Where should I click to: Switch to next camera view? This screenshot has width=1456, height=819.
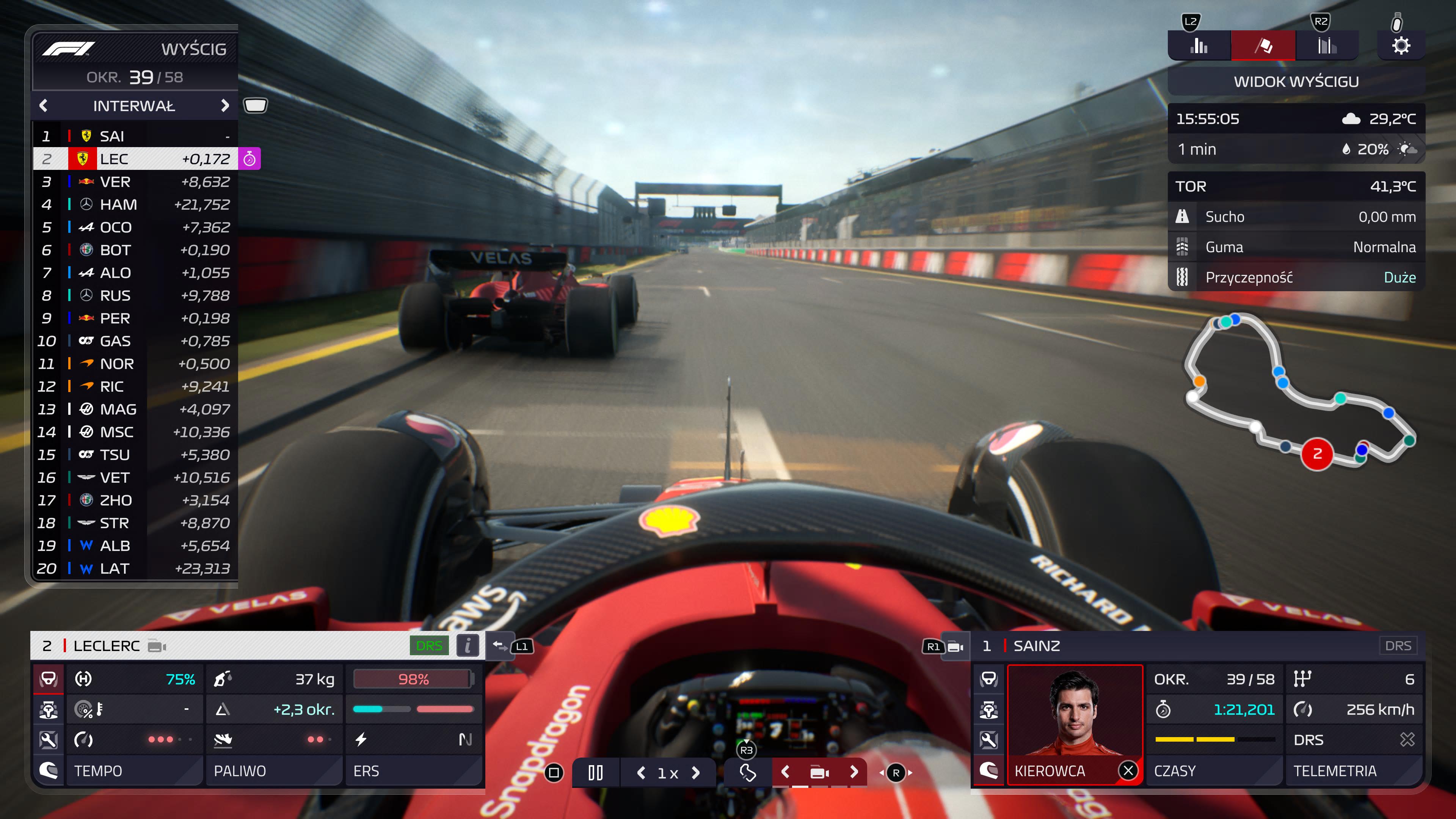pyautogui.click(x=854, y=772)
